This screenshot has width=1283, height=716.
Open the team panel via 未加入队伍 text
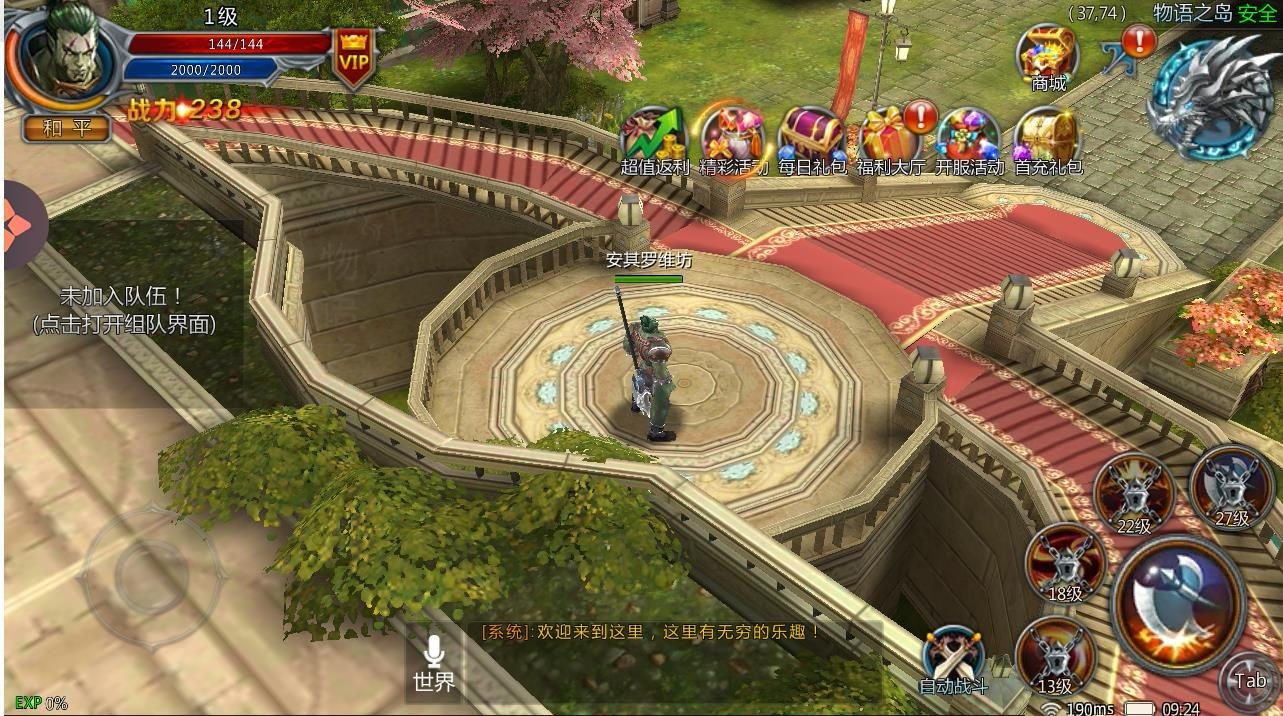pyautogui.click(x=123, y=309)
